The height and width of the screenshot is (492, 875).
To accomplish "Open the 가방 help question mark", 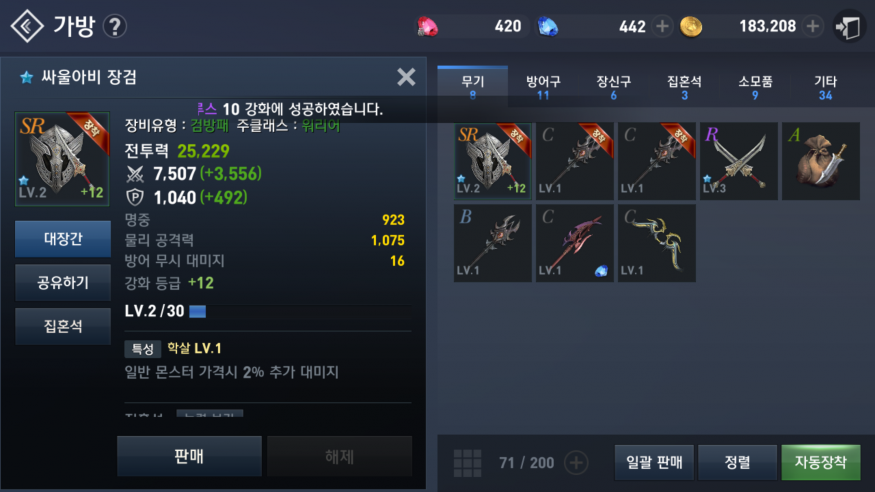I will click(x=116, y=26).
